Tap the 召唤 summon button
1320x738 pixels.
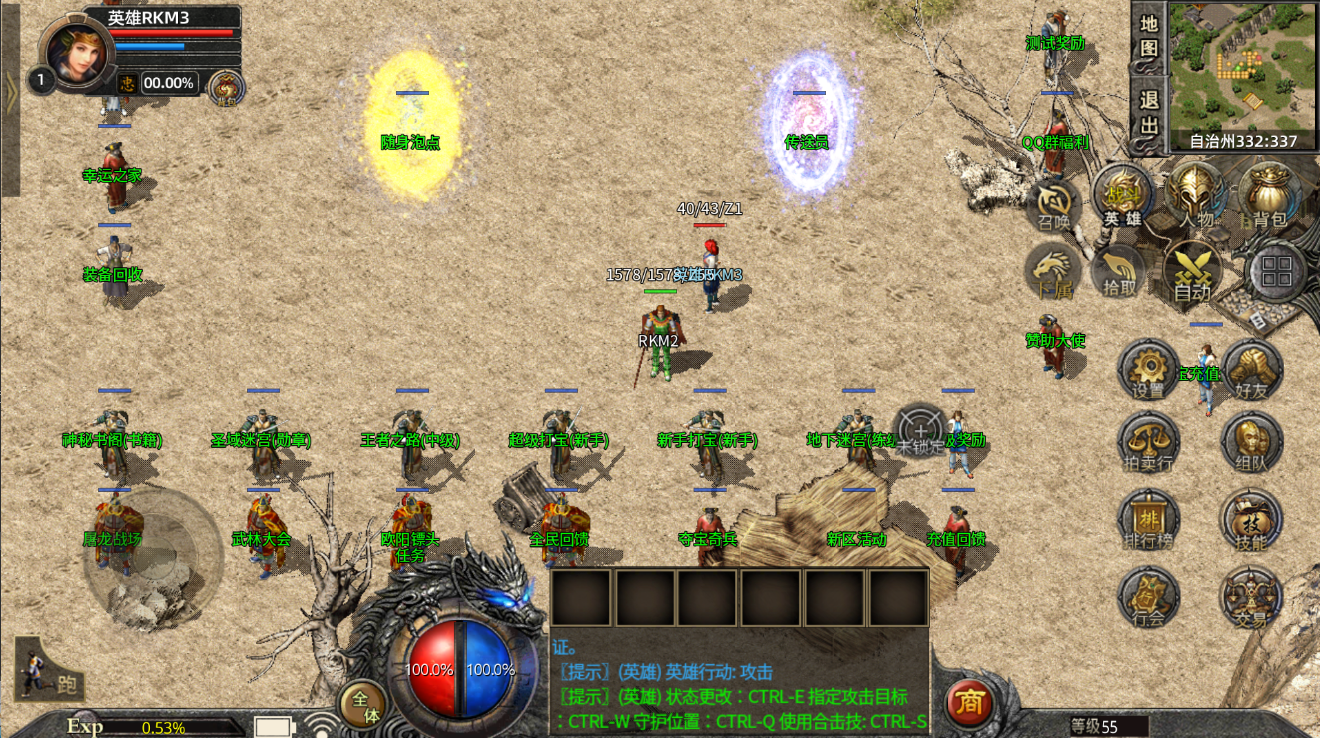click(x=1053, y=205)
